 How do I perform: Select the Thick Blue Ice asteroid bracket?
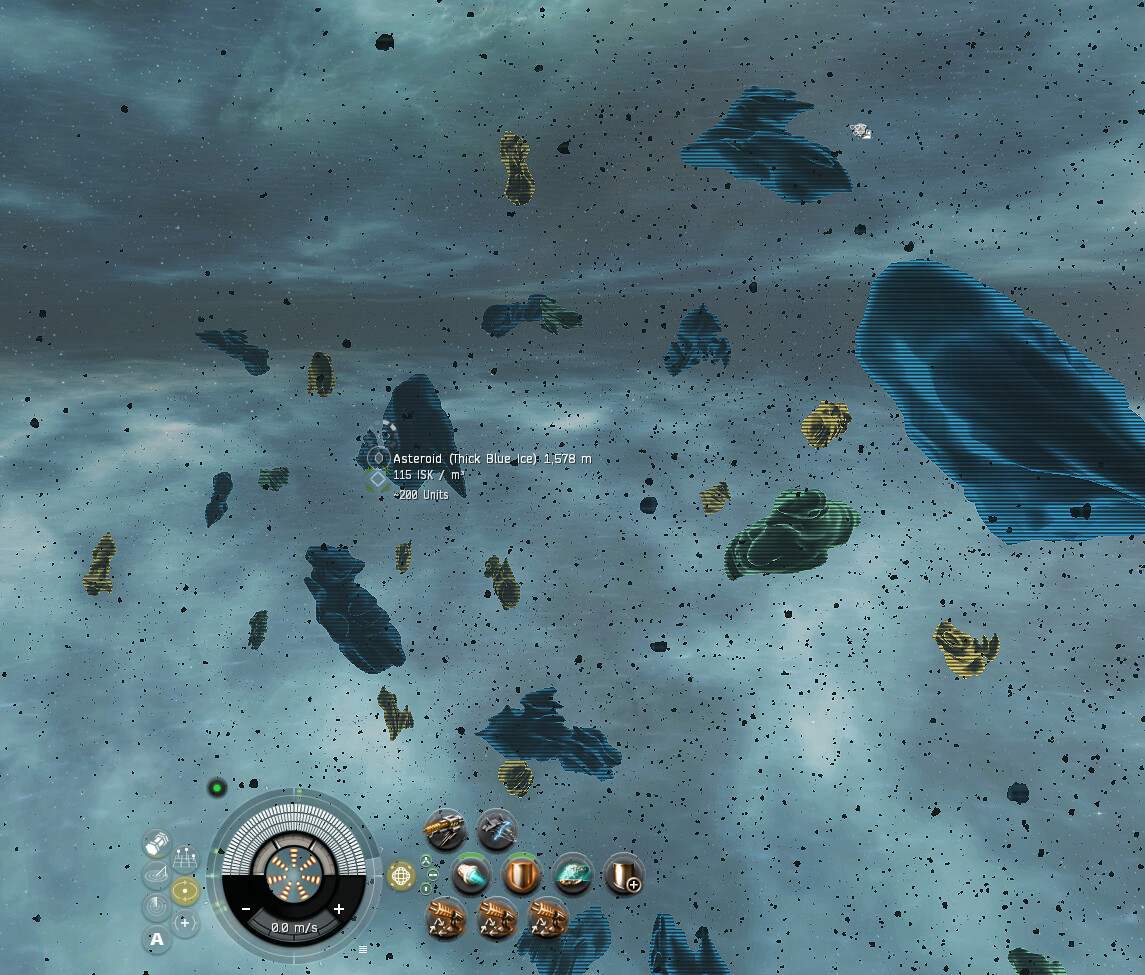(x=378, y=458)
